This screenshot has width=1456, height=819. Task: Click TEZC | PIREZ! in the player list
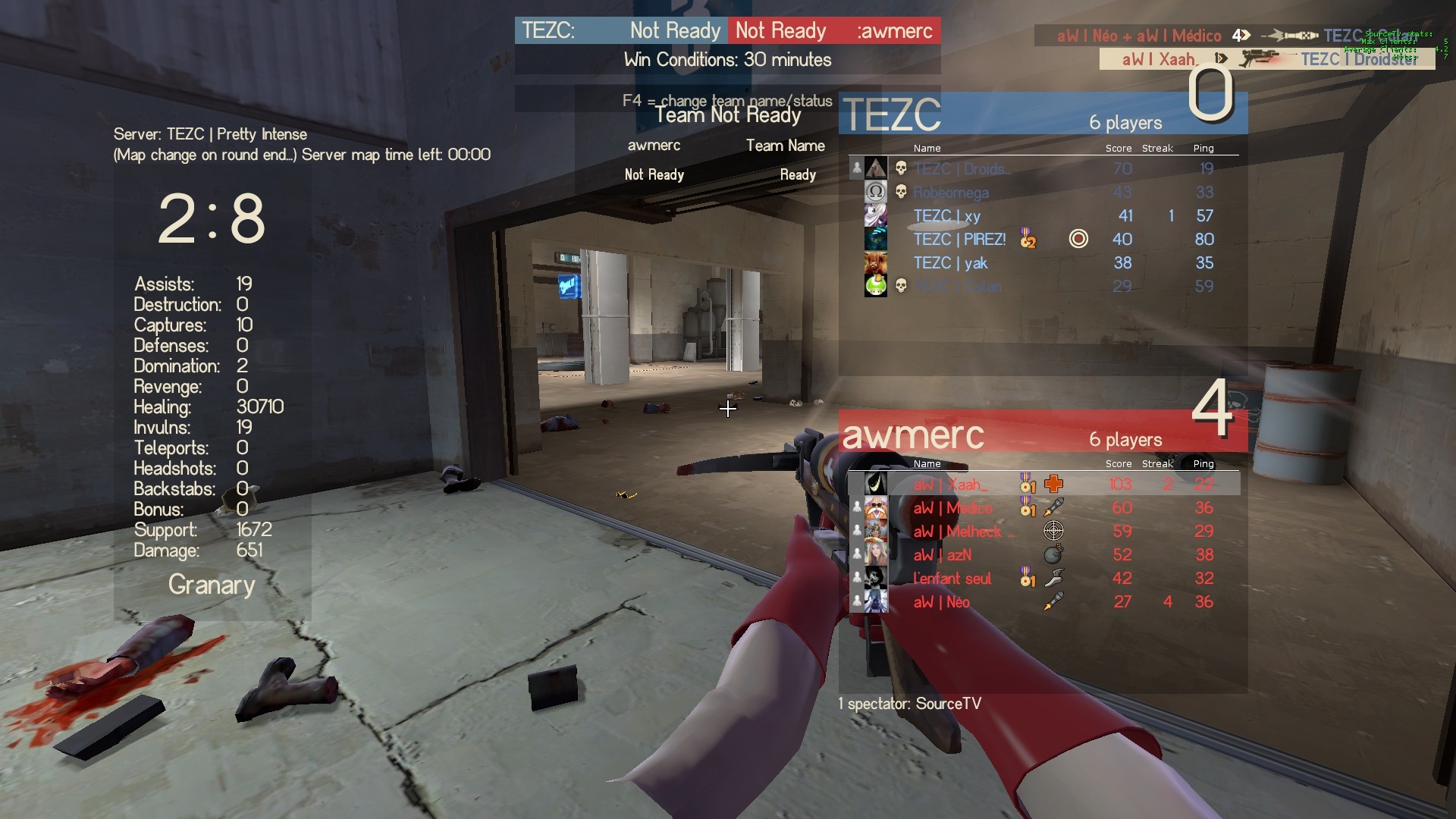959,240
